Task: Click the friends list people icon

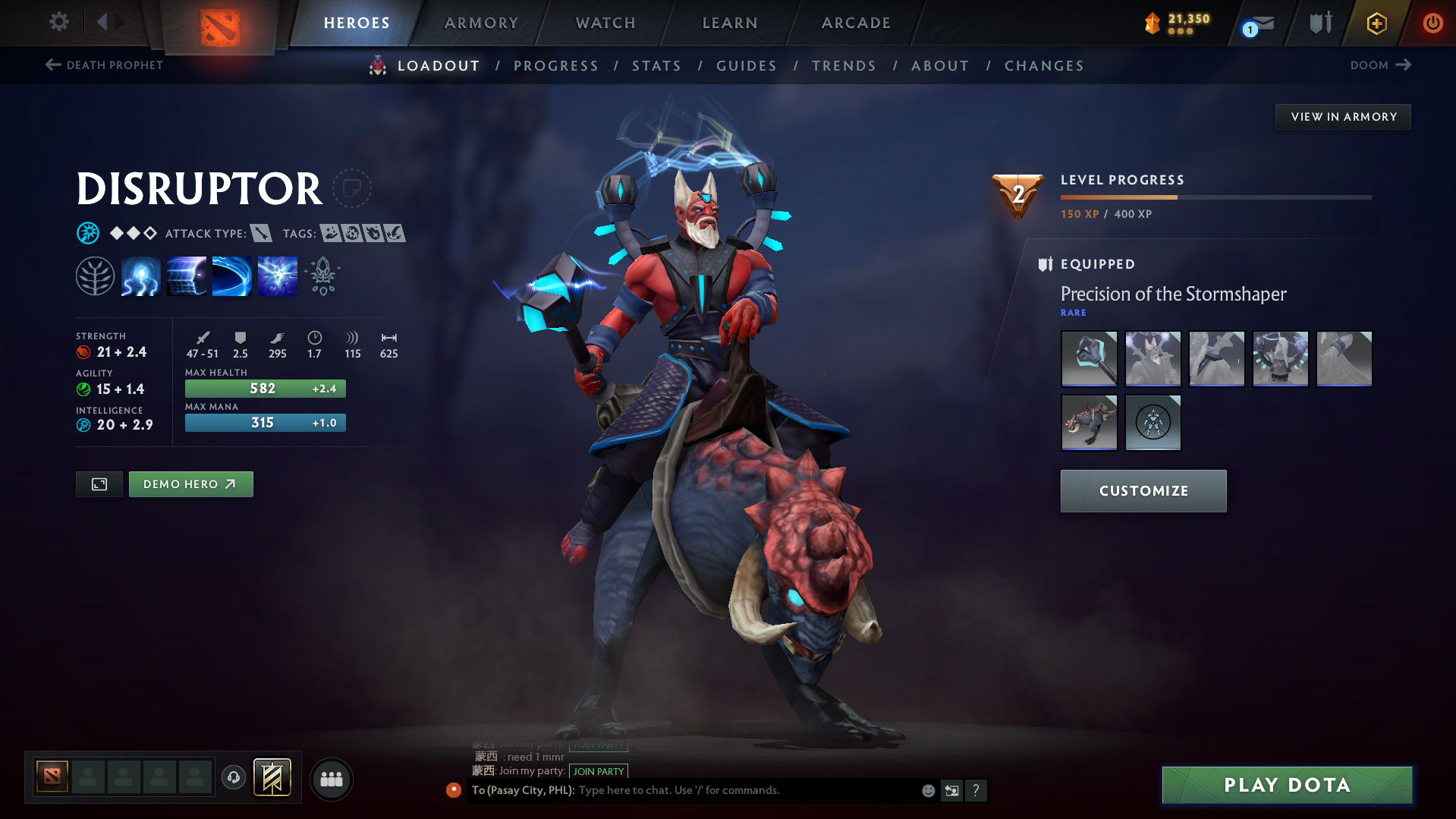Action: (331, 779)
